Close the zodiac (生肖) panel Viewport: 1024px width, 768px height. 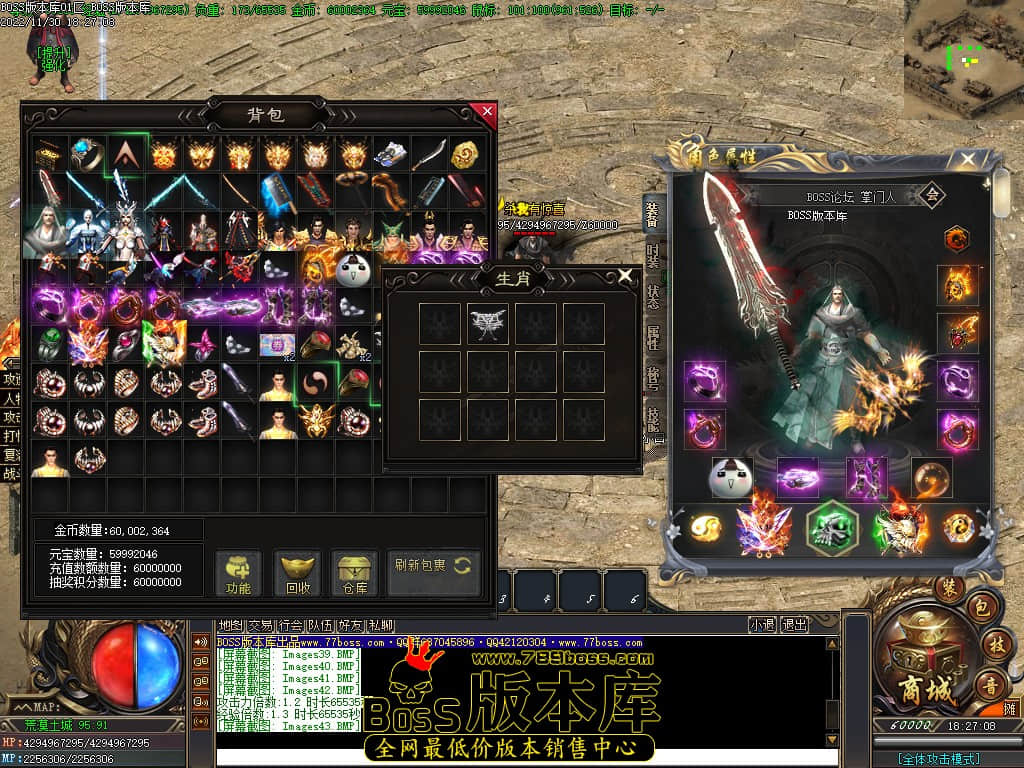[626, 275]
